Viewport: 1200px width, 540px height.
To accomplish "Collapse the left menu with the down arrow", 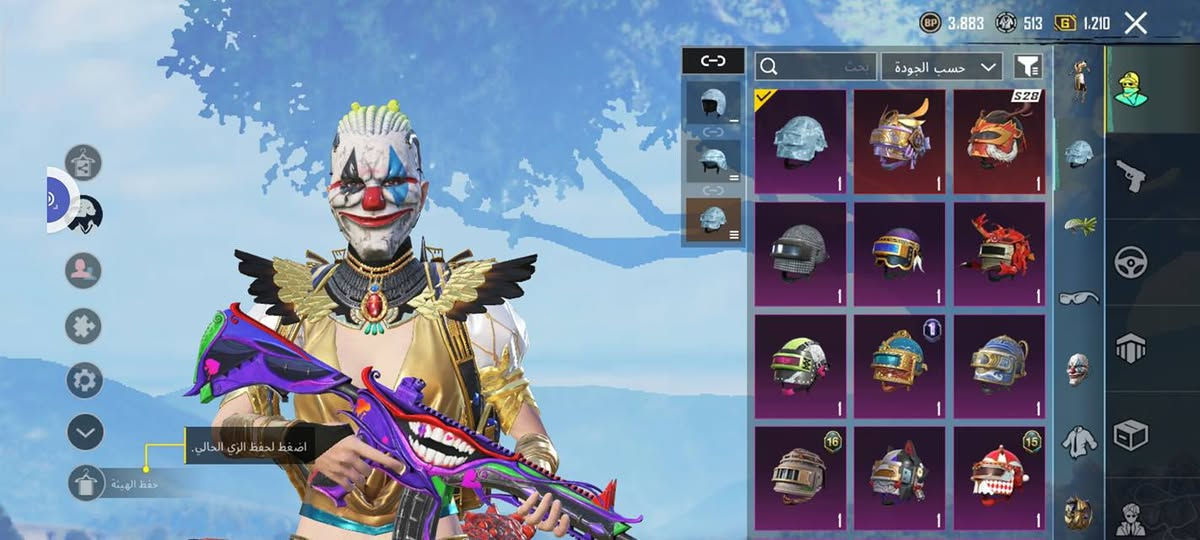I will coord(85,432).
